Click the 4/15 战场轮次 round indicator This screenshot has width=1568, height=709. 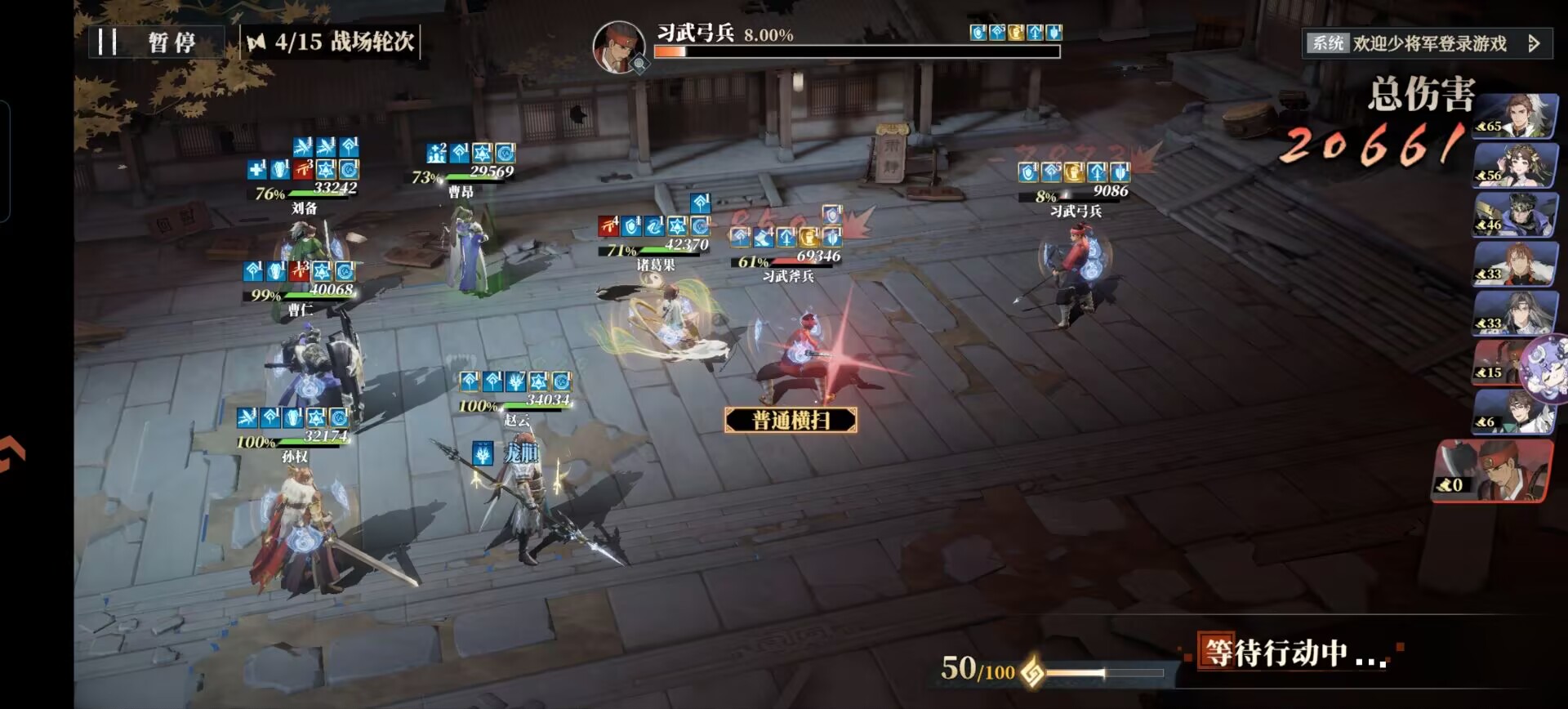(x=332, y=42)
